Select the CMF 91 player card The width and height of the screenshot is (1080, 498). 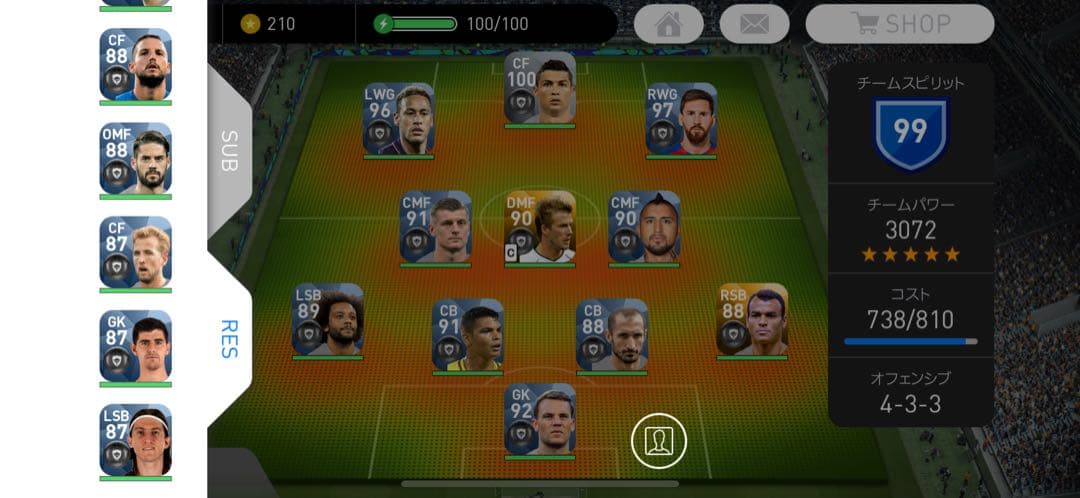[x=435, y=227]
